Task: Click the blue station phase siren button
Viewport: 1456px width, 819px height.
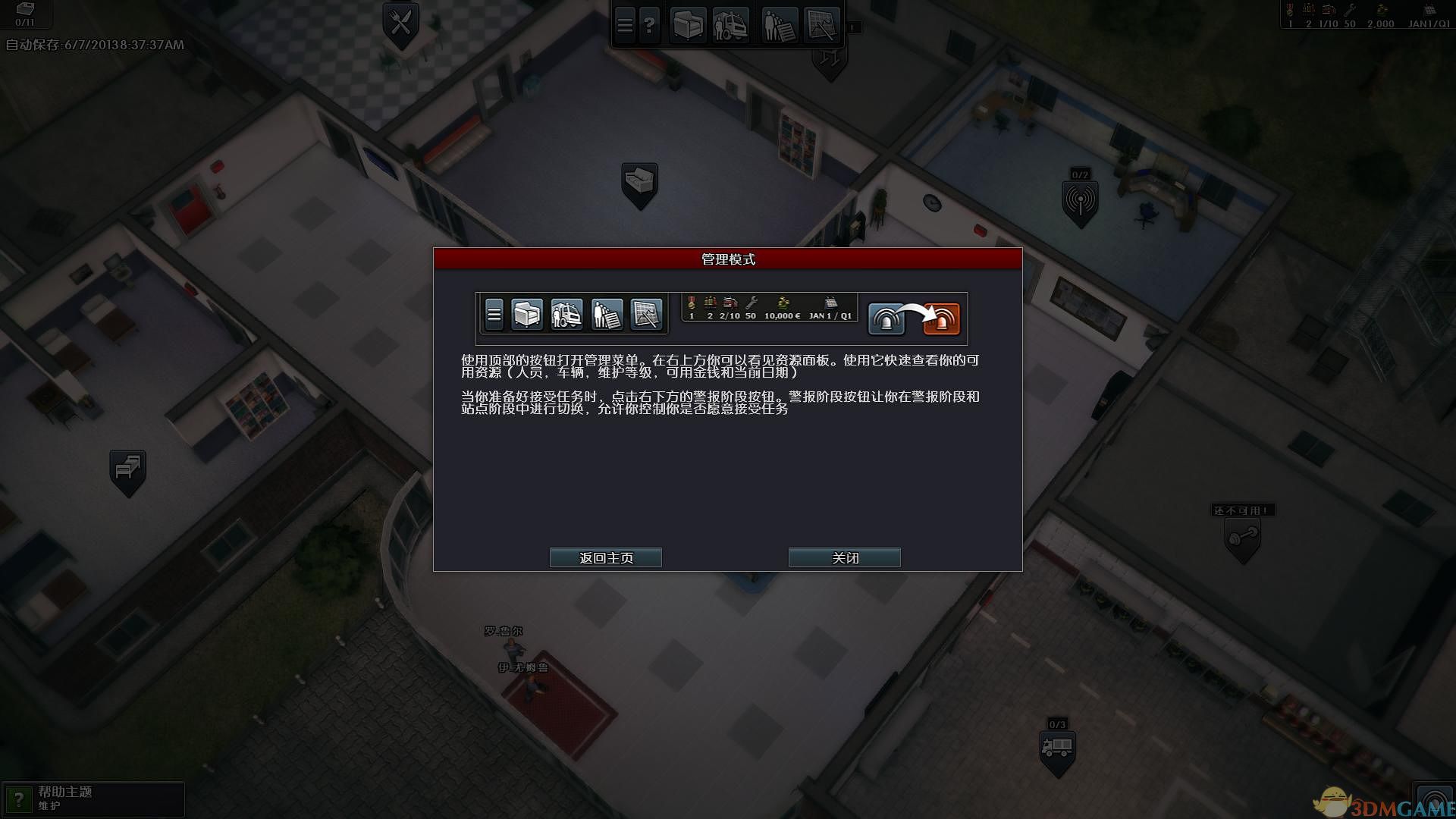Action: pos(887,318)
